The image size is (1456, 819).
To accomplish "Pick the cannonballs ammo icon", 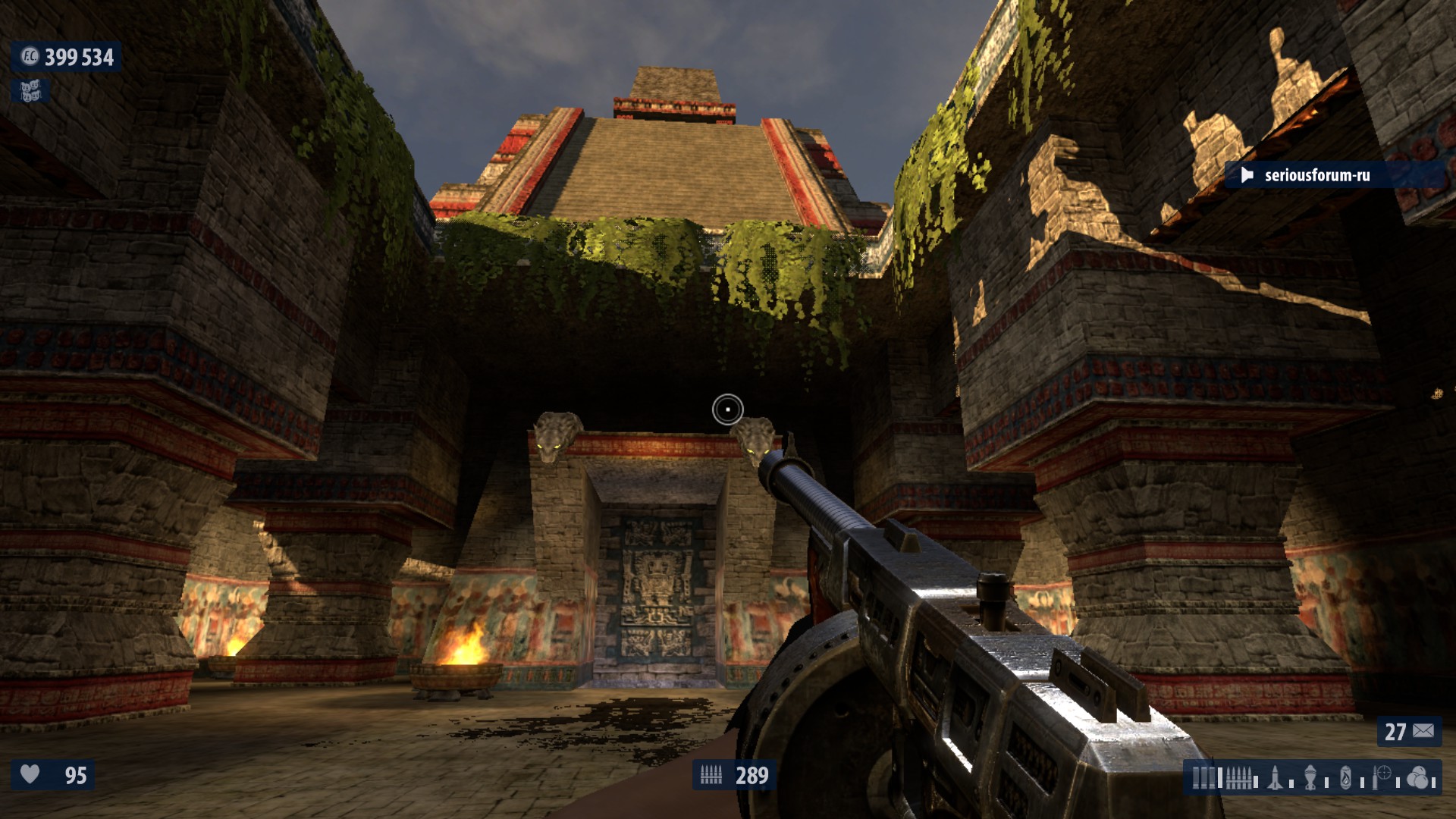I will 1417,778.
